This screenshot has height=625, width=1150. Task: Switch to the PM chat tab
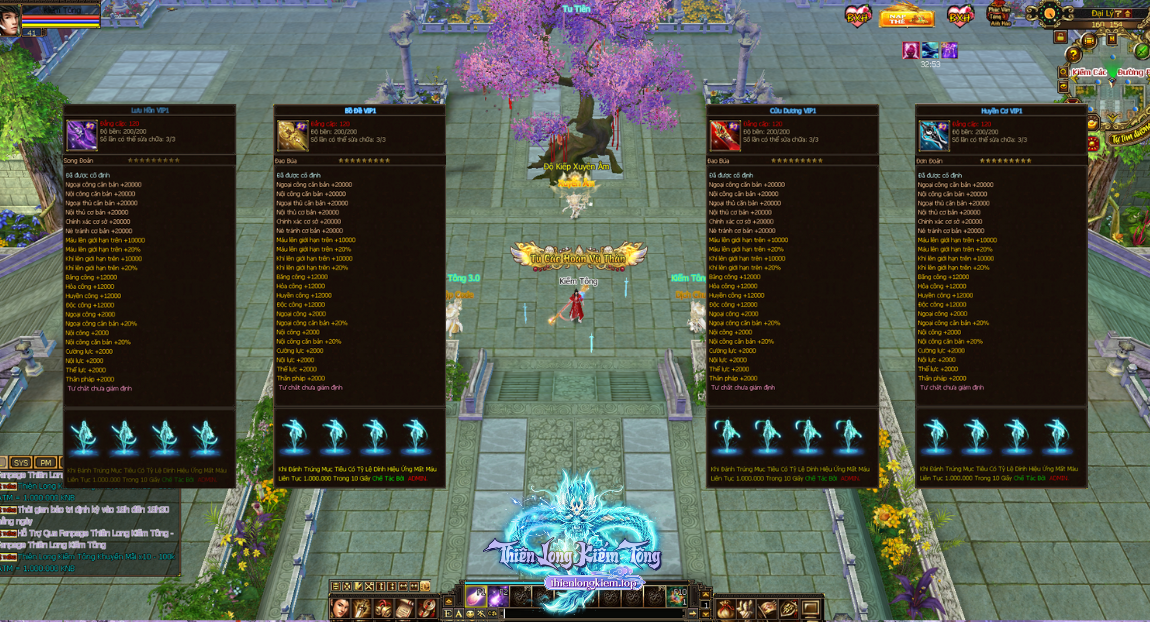point(46,463)
